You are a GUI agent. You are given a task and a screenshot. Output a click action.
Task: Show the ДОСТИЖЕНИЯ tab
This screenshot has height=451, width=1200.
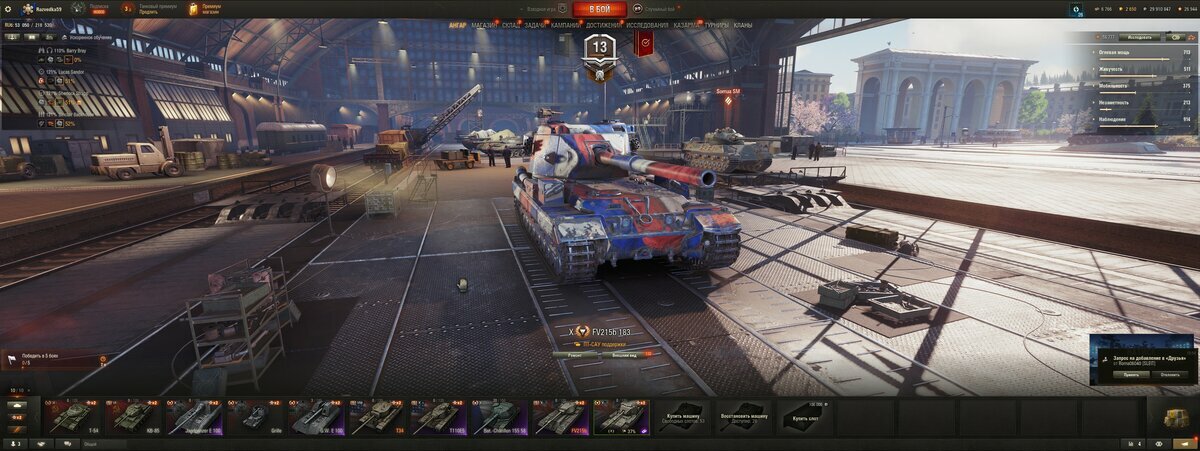pos(603,25)
